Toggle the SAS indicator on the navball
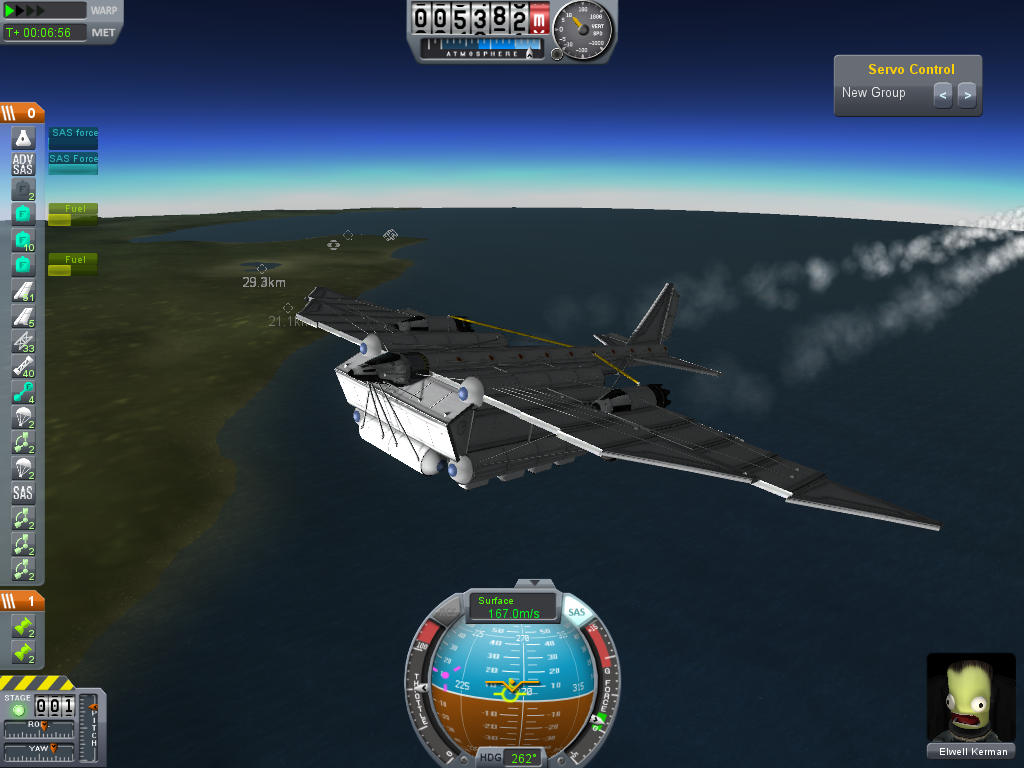Viewport: 1024px width, 768px height. [x=575, y=612]
